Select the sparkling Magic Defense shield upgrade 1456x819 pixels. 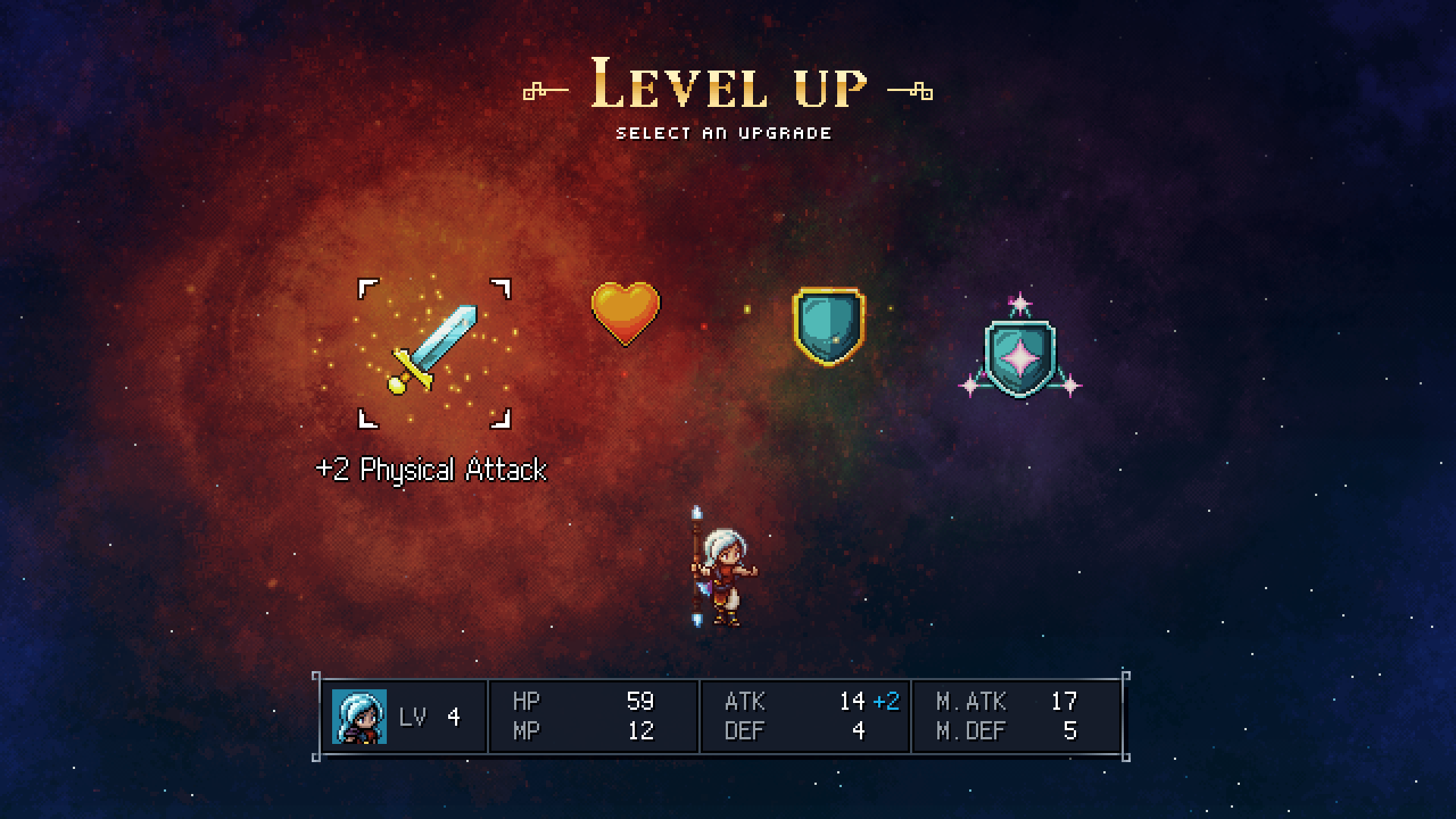click(x=1020, y=356)
